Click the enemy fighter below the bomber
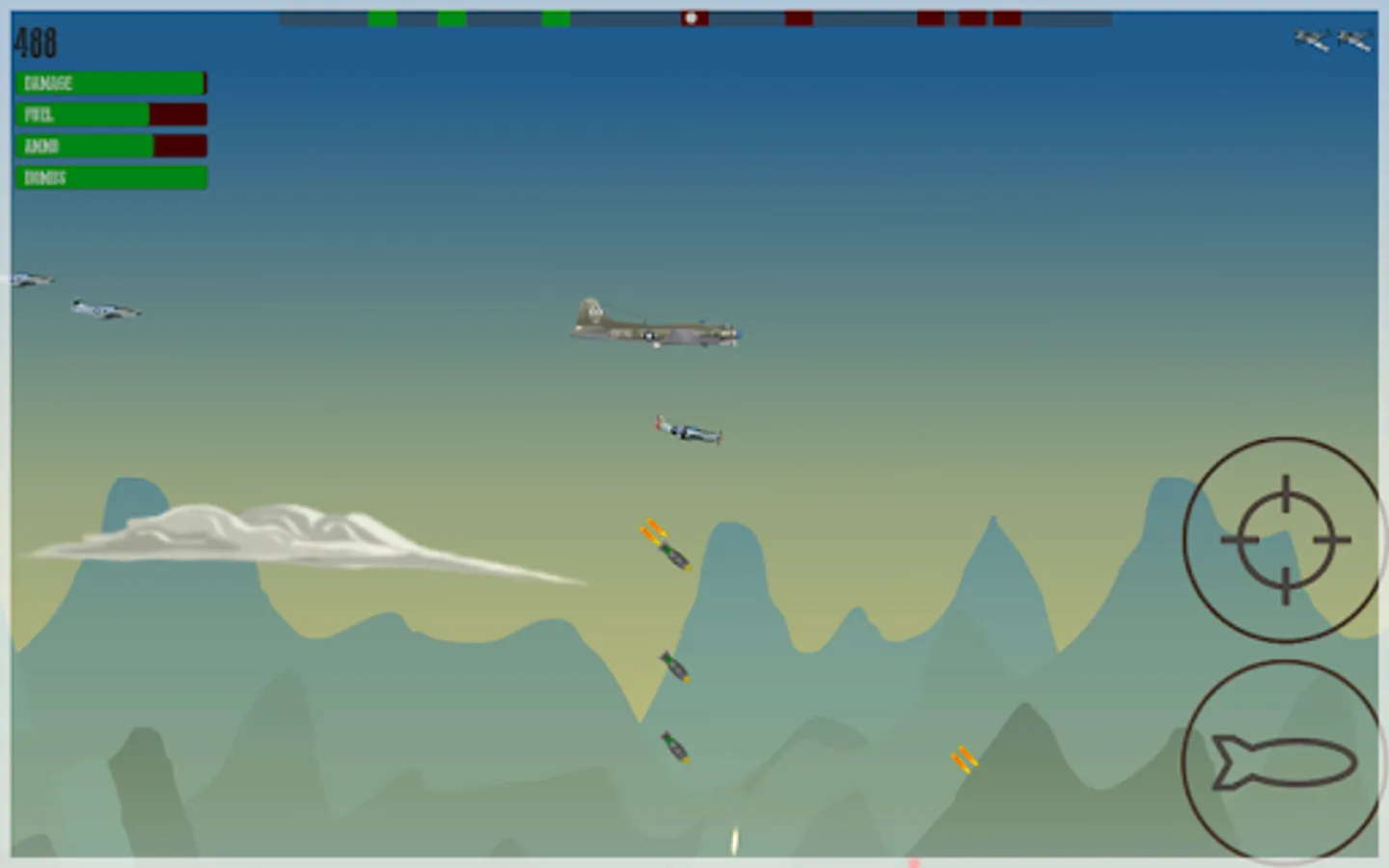This screenshot has height=868, width=1389. tap(687, 429)
